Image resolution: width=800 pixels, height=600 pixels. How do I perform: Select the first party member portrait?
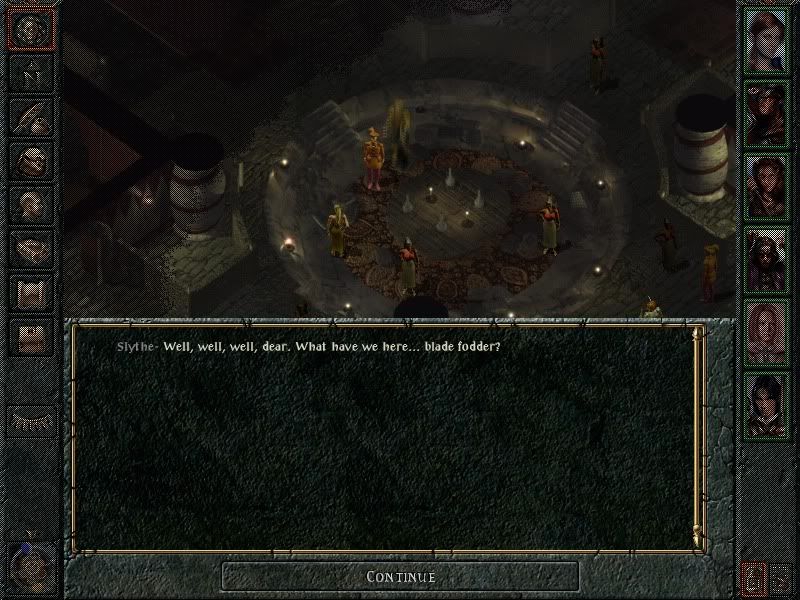767,41
